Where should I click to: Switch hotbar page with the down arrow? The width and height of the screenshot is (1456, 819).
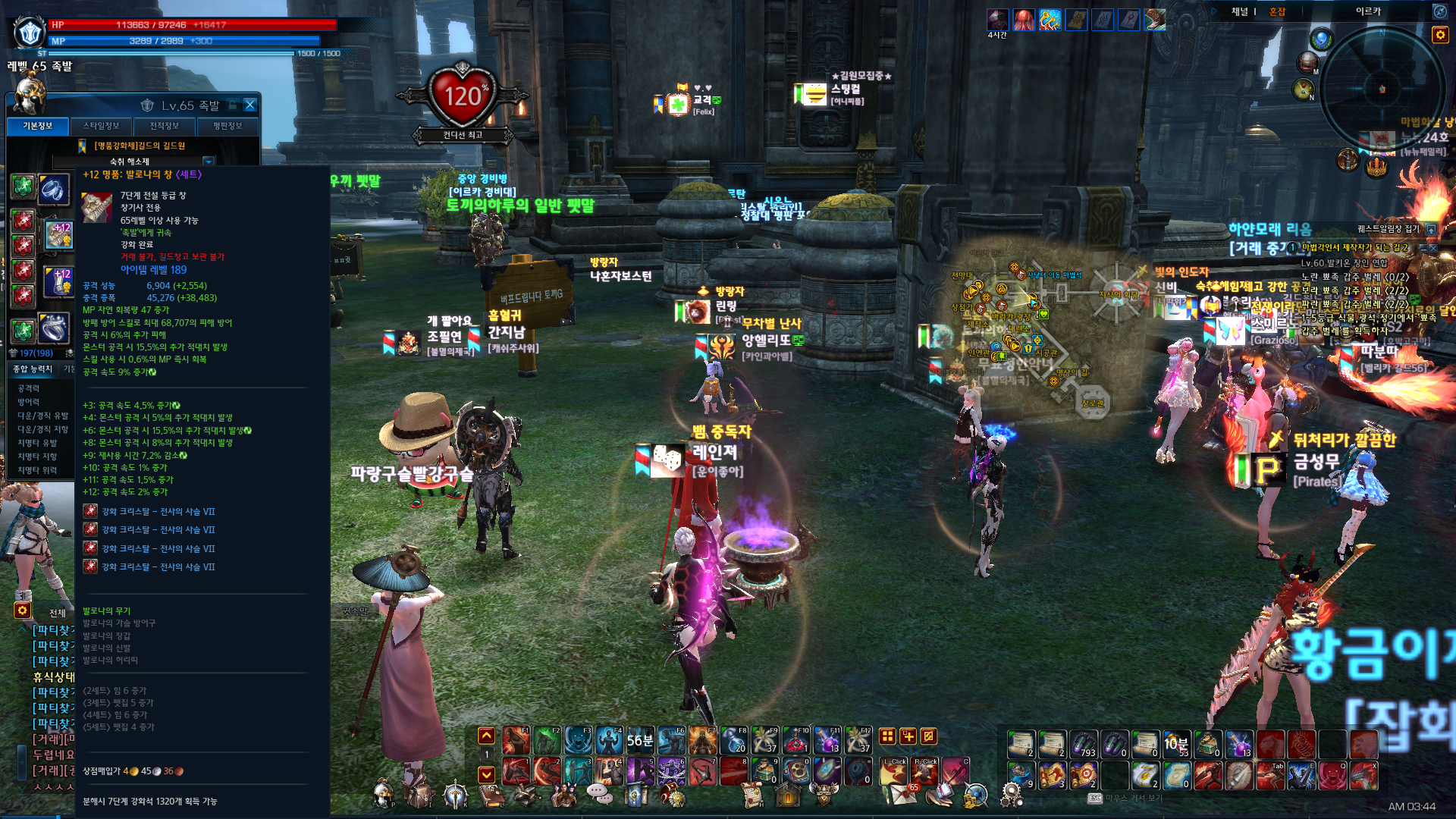pos(486,774)
